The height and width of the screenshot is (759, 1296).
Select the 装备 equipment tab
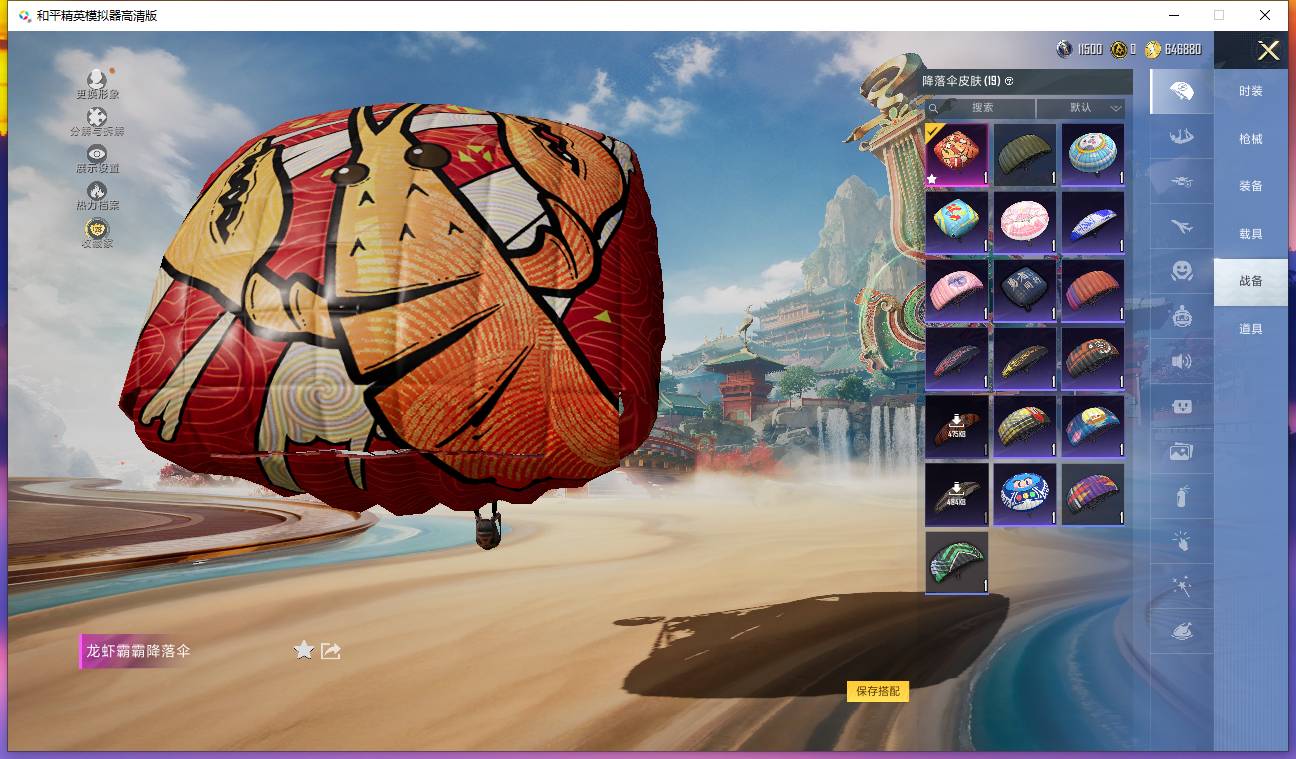(x=1250, y=186)
